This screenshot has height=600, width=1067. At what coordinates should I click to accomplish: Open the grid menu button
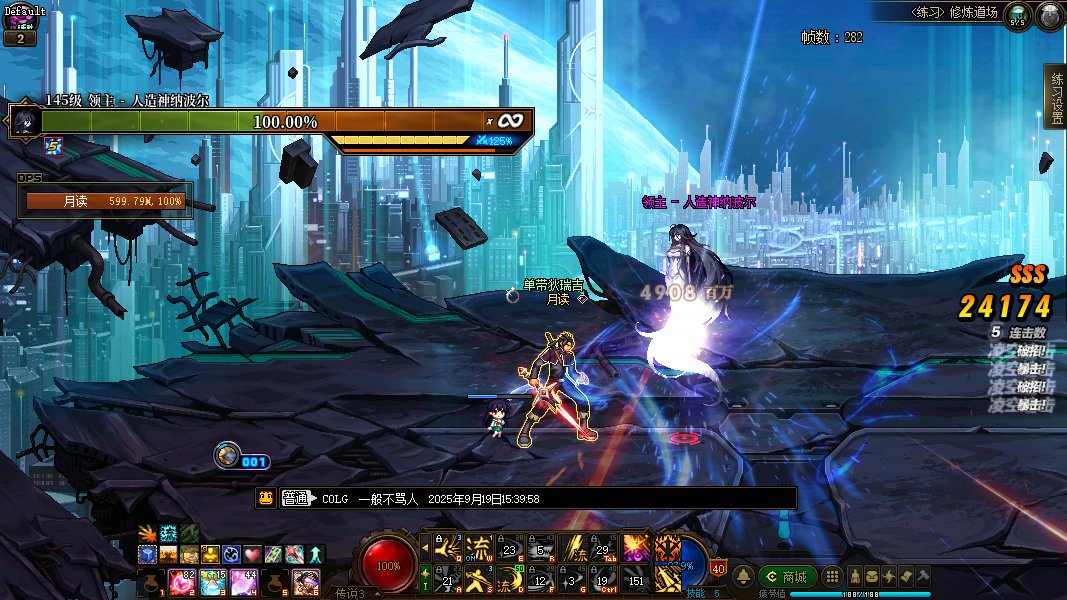(831, 577)
